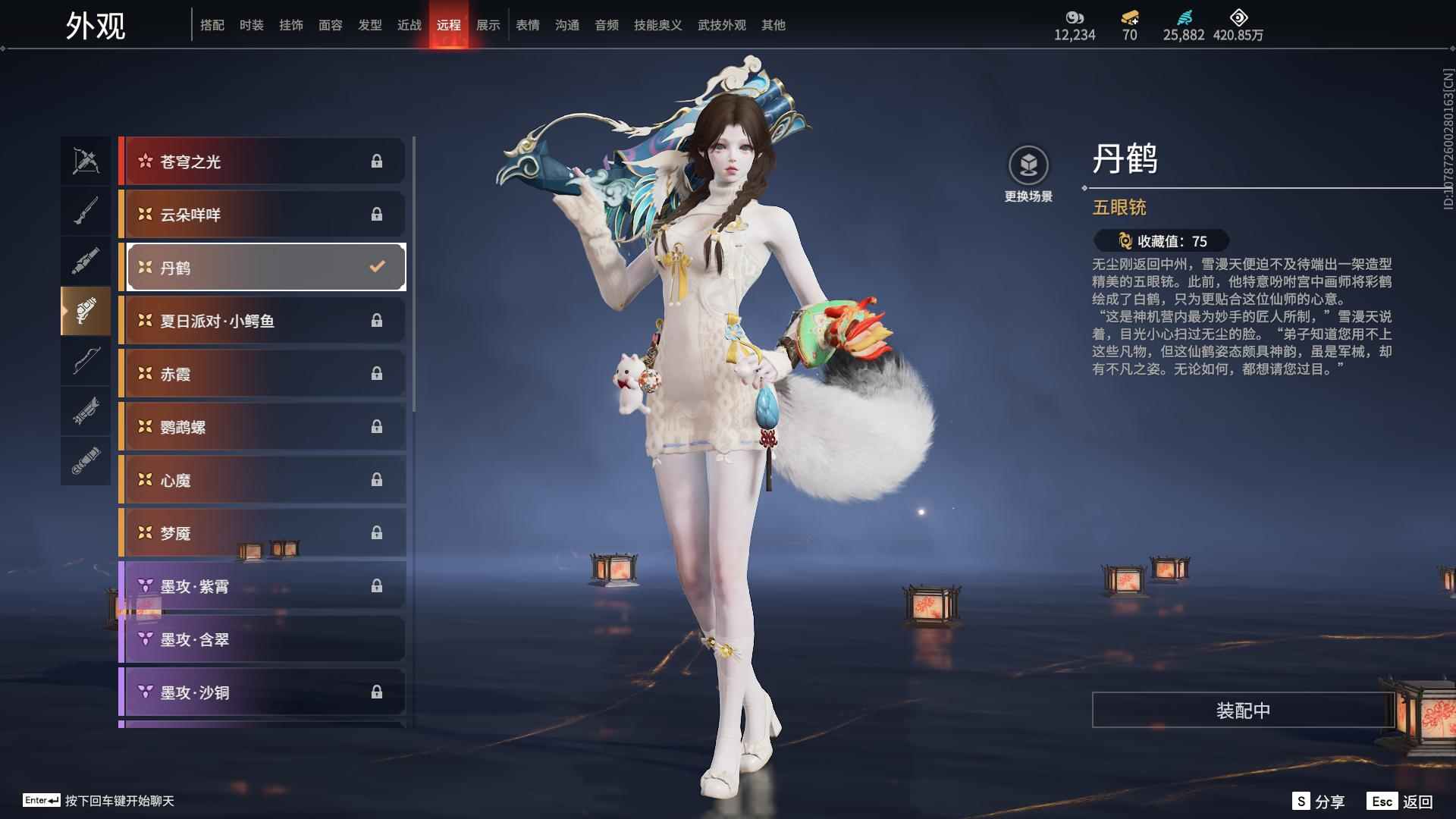
Task: Select the bow weapon category icon
Action: tap(86, 361)
